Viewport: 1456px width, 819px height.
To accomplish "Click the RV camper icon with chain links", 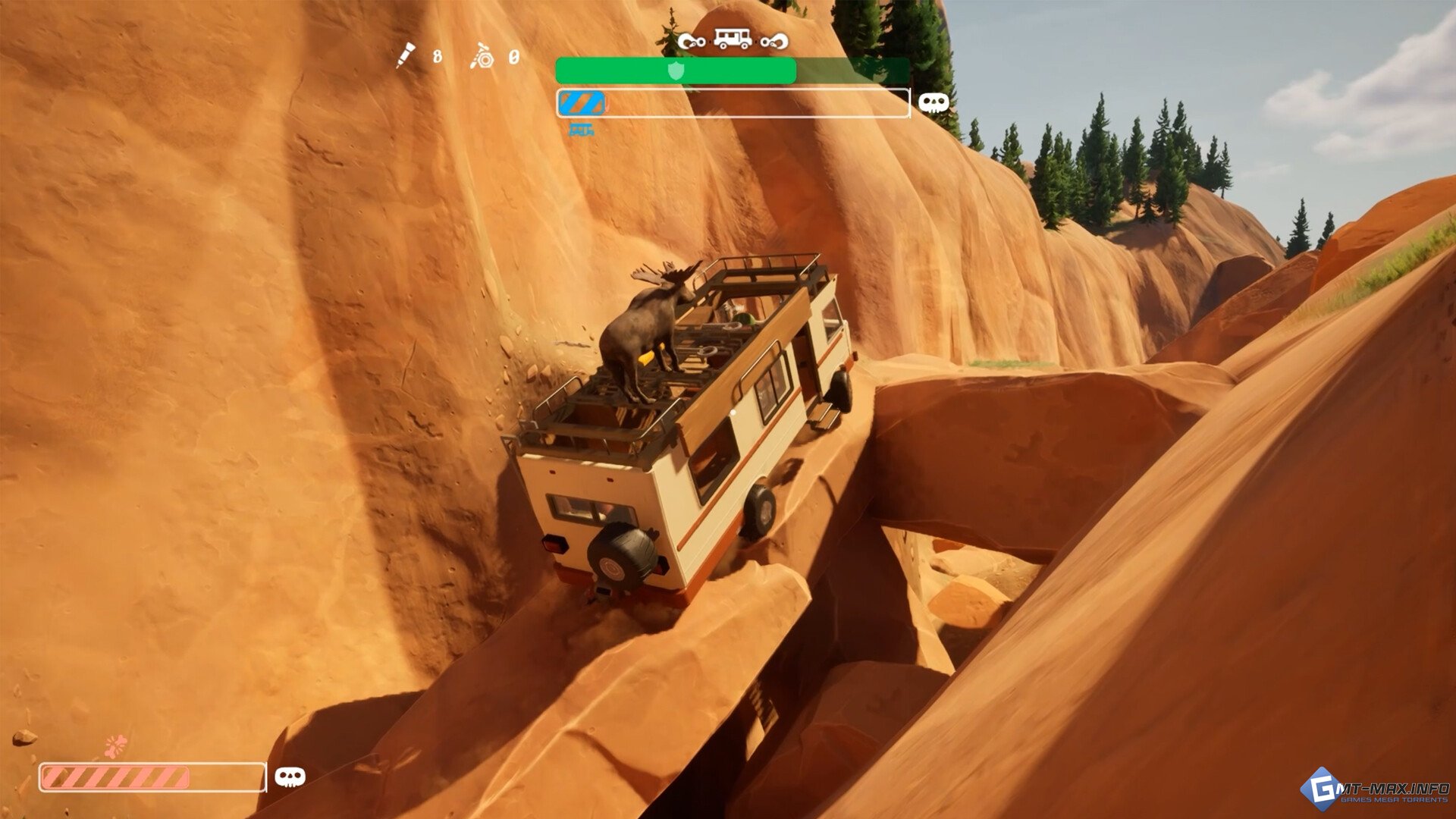I will tap(733, 39).
